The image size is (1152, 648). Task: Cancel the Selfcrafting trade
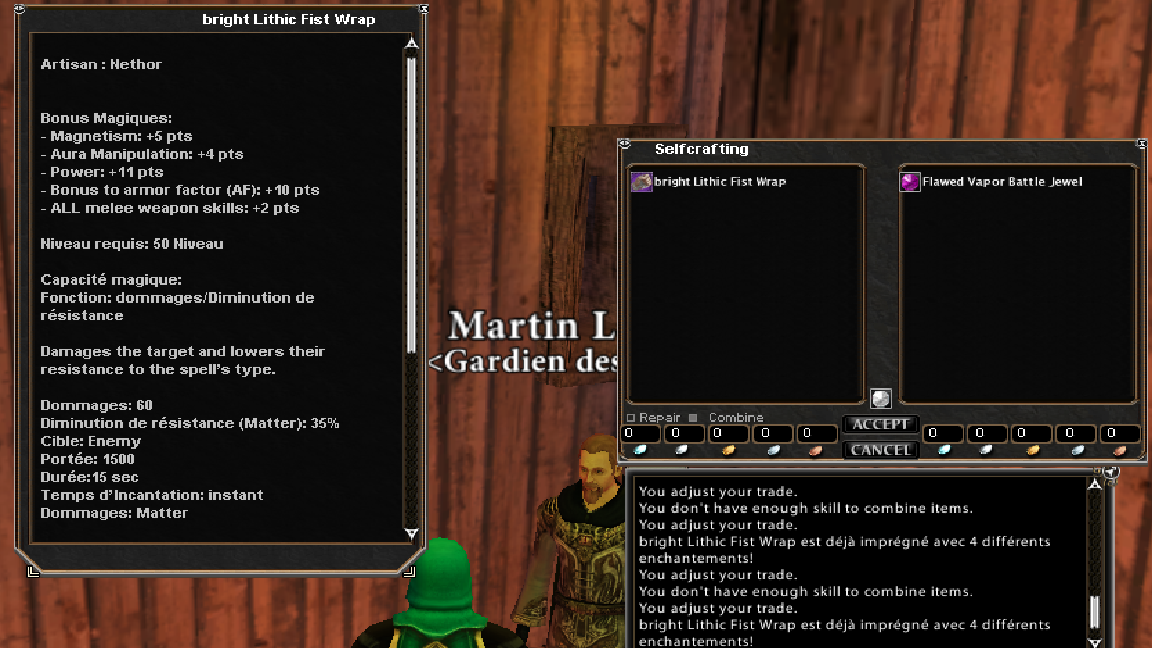(880, 450)
